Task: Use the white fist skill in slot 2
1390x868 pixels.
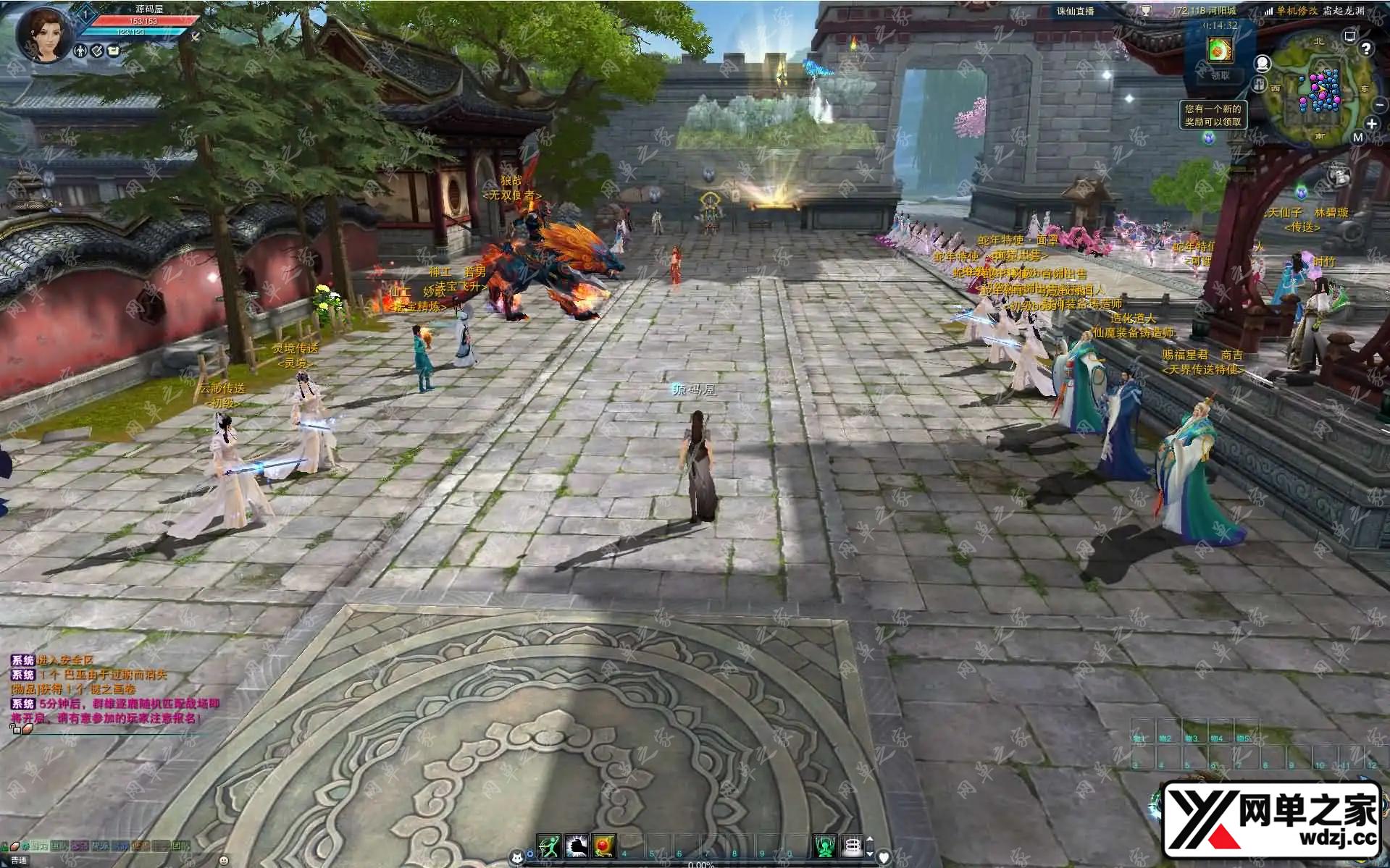Action: click(577, 845)
